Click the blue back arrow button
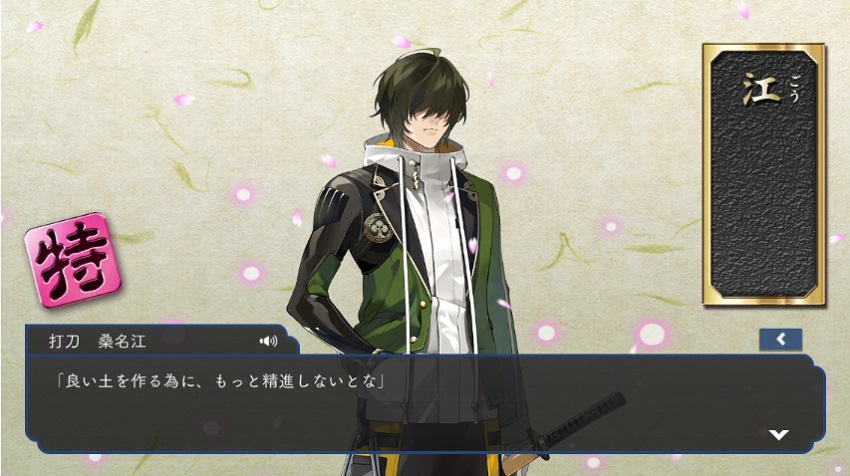 coord(780,339)
